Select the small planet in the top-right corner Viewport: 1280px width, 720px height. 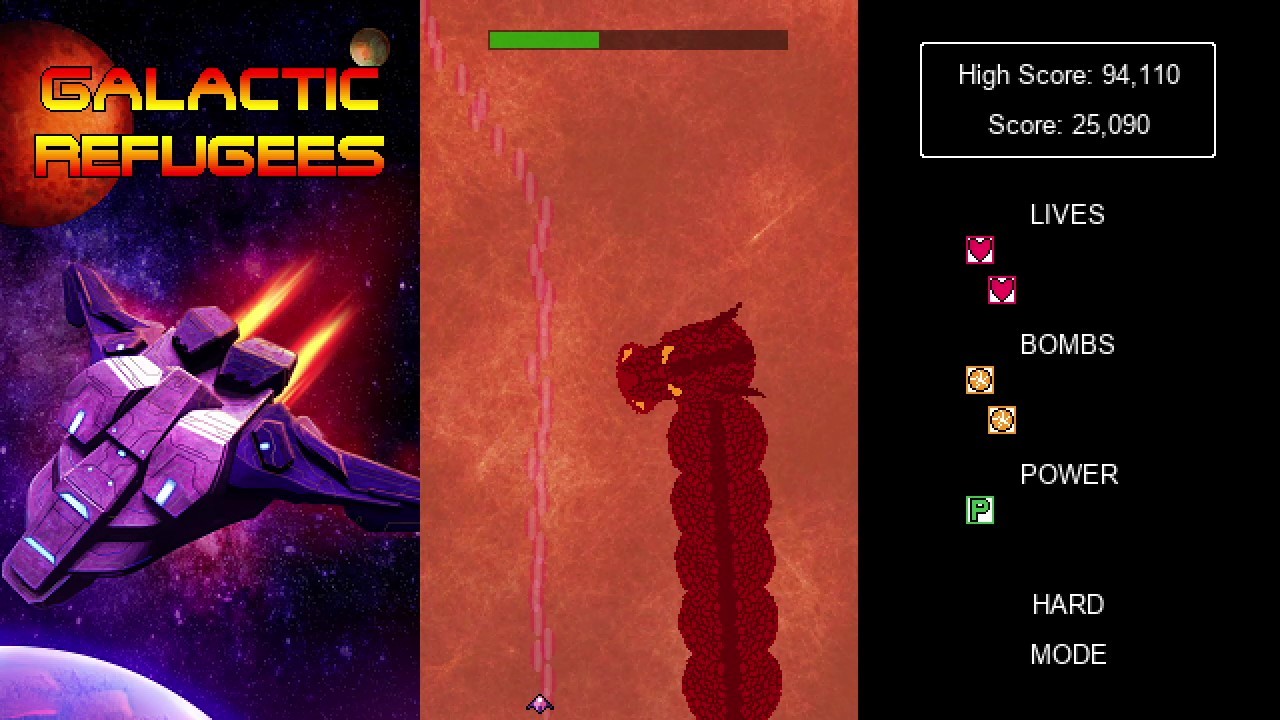click(x=368, y=48)
